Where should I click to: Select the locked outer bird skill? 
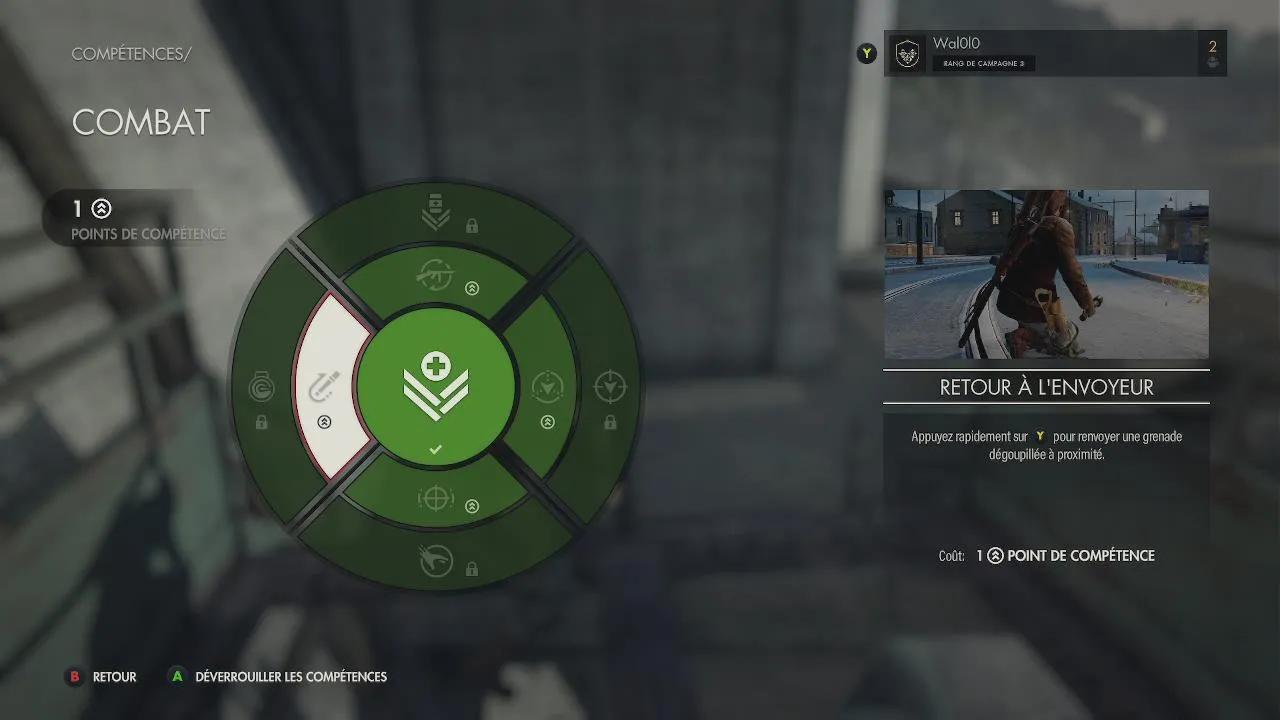tap(436, 562)
